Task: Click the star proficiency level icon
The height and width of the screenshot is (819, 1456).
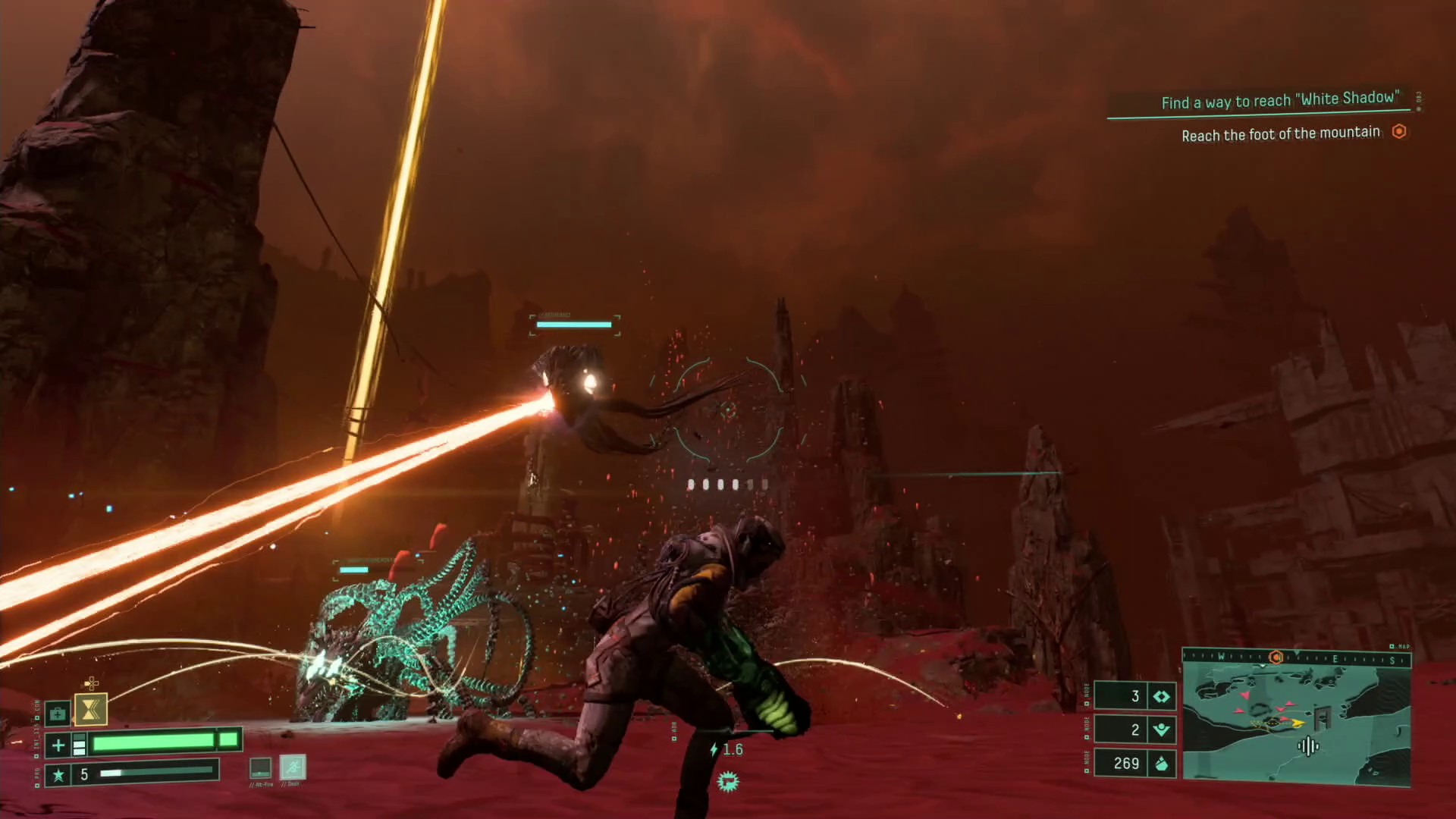Action: tap(58, 774)
